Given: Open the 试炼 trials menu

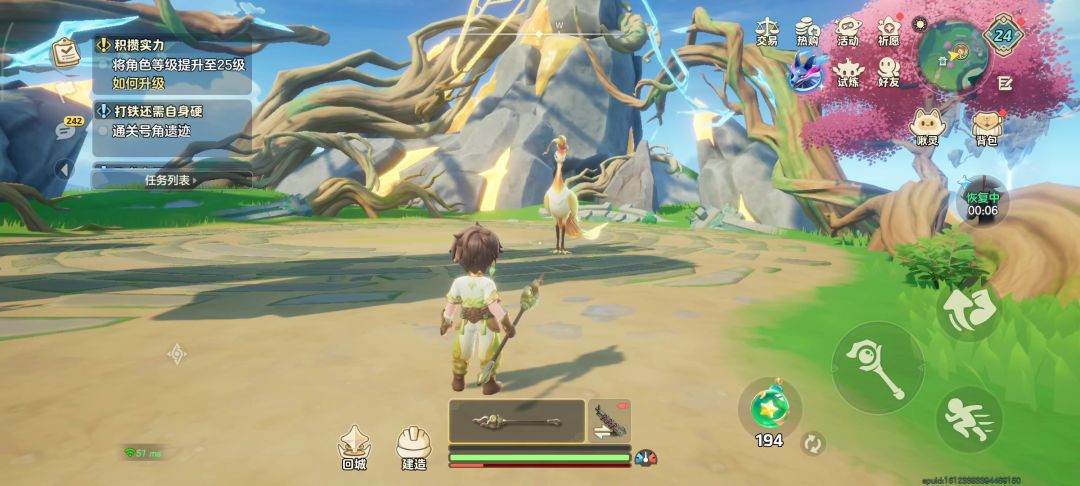Looking at the screenshot, I should point(848,72).
